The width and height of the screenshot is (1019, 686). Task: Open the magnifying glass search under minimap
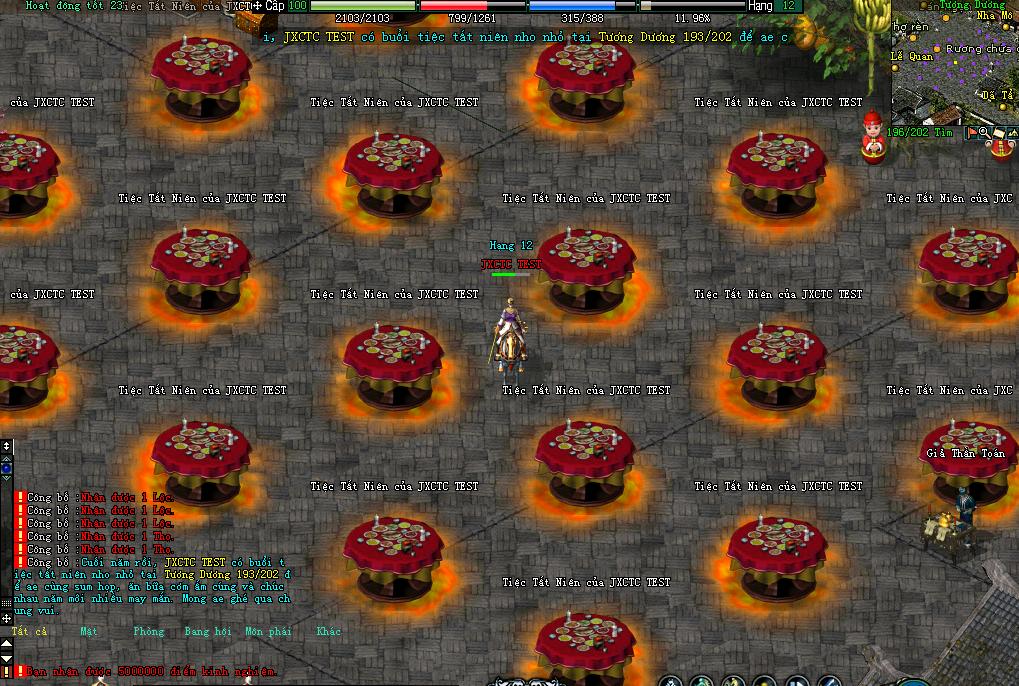(984, 132)
